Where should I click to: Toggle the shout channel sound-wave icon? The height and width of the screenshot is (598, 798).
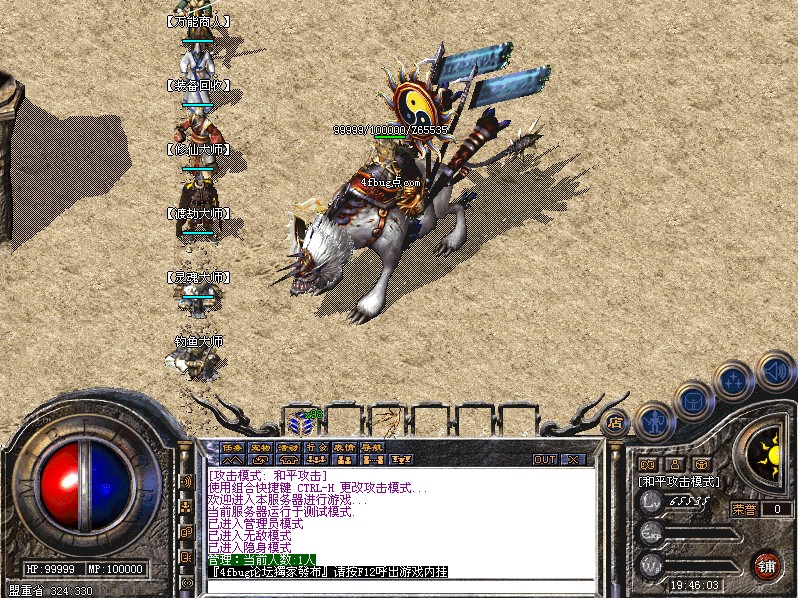pos(186,482)
